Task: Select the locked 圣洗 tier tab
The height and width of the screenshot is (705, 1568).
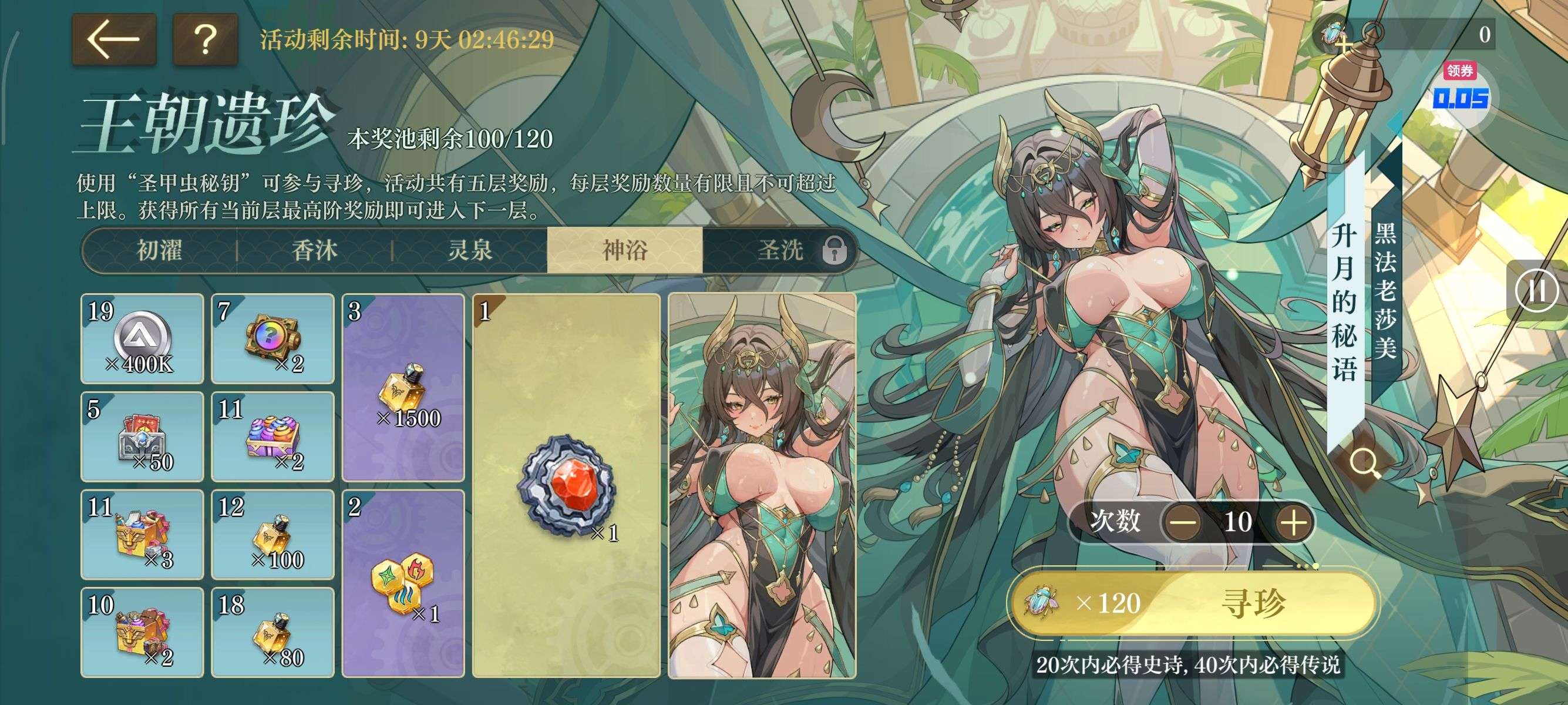Action: click(x=781, y=250)
